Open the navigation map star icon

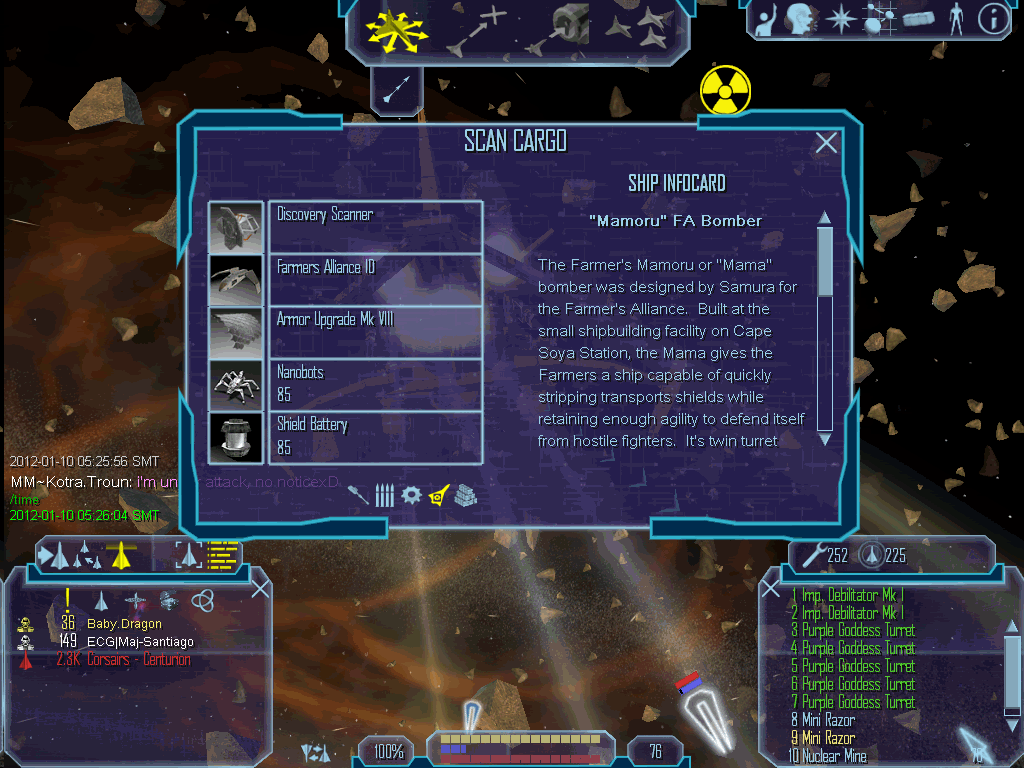(843, 19)
